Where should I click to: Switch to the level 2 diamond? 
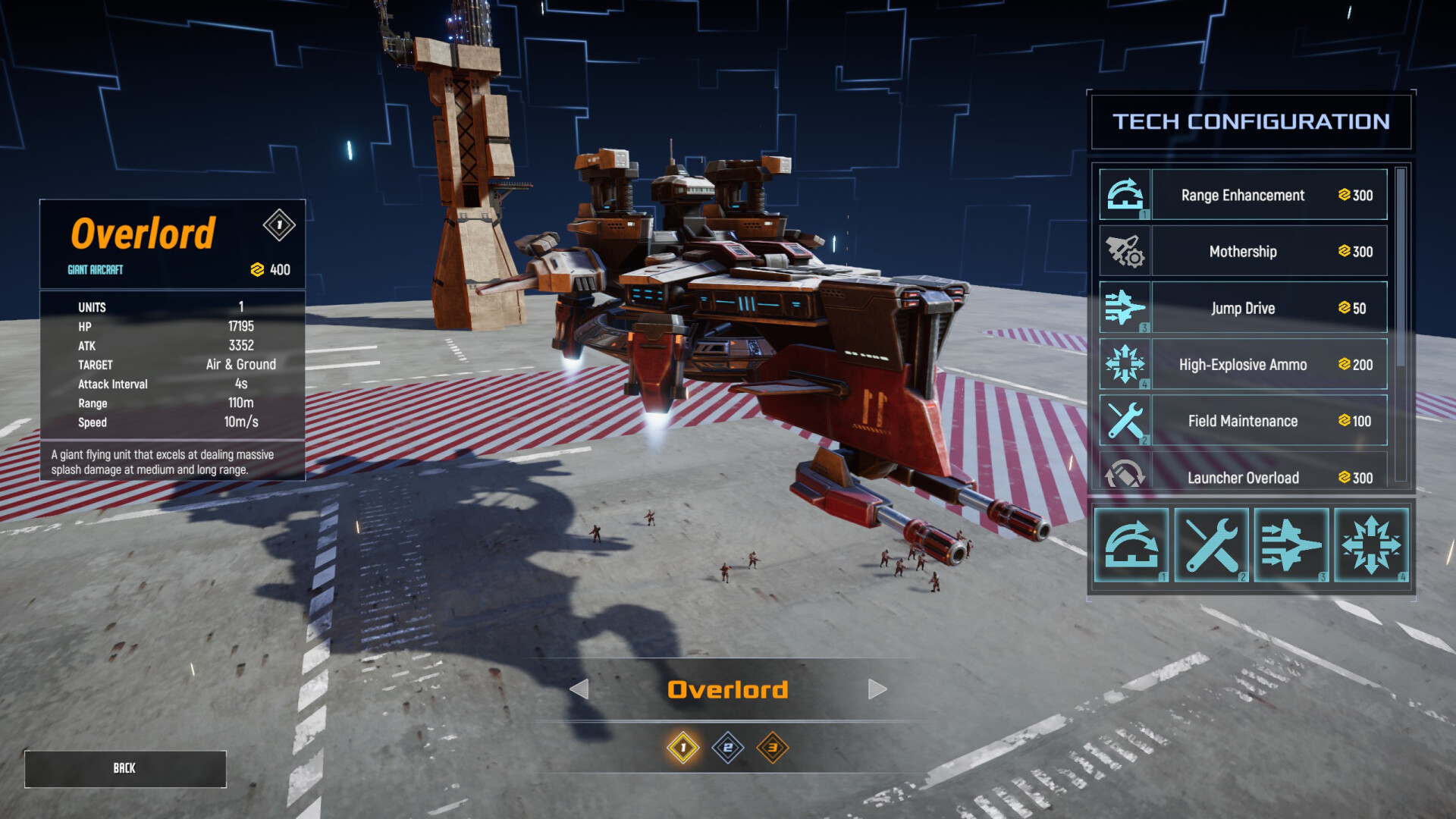[728, 748]
